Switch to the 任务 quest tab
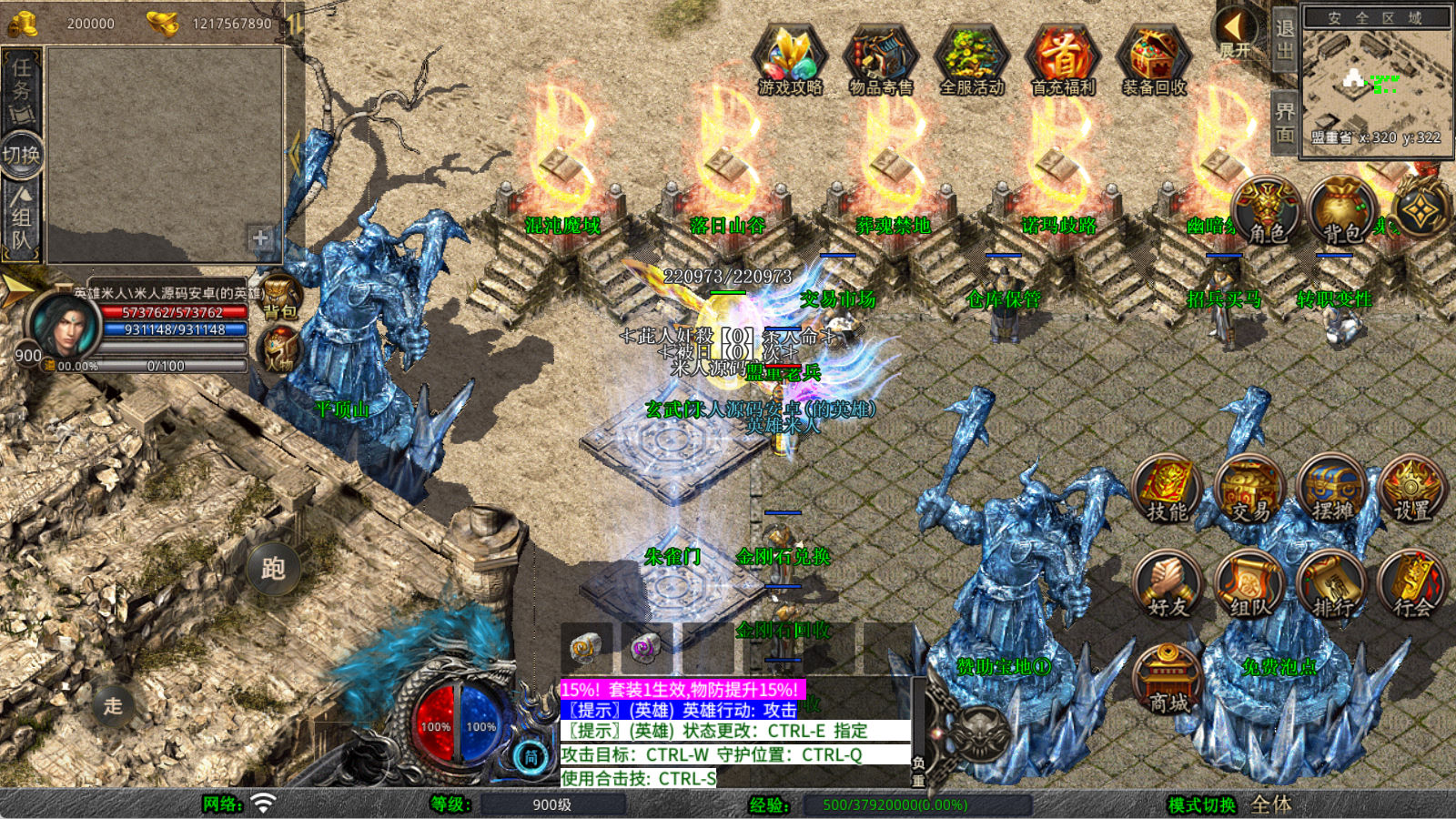Screen dimensions: 1456x819 (x=22, y=89)
